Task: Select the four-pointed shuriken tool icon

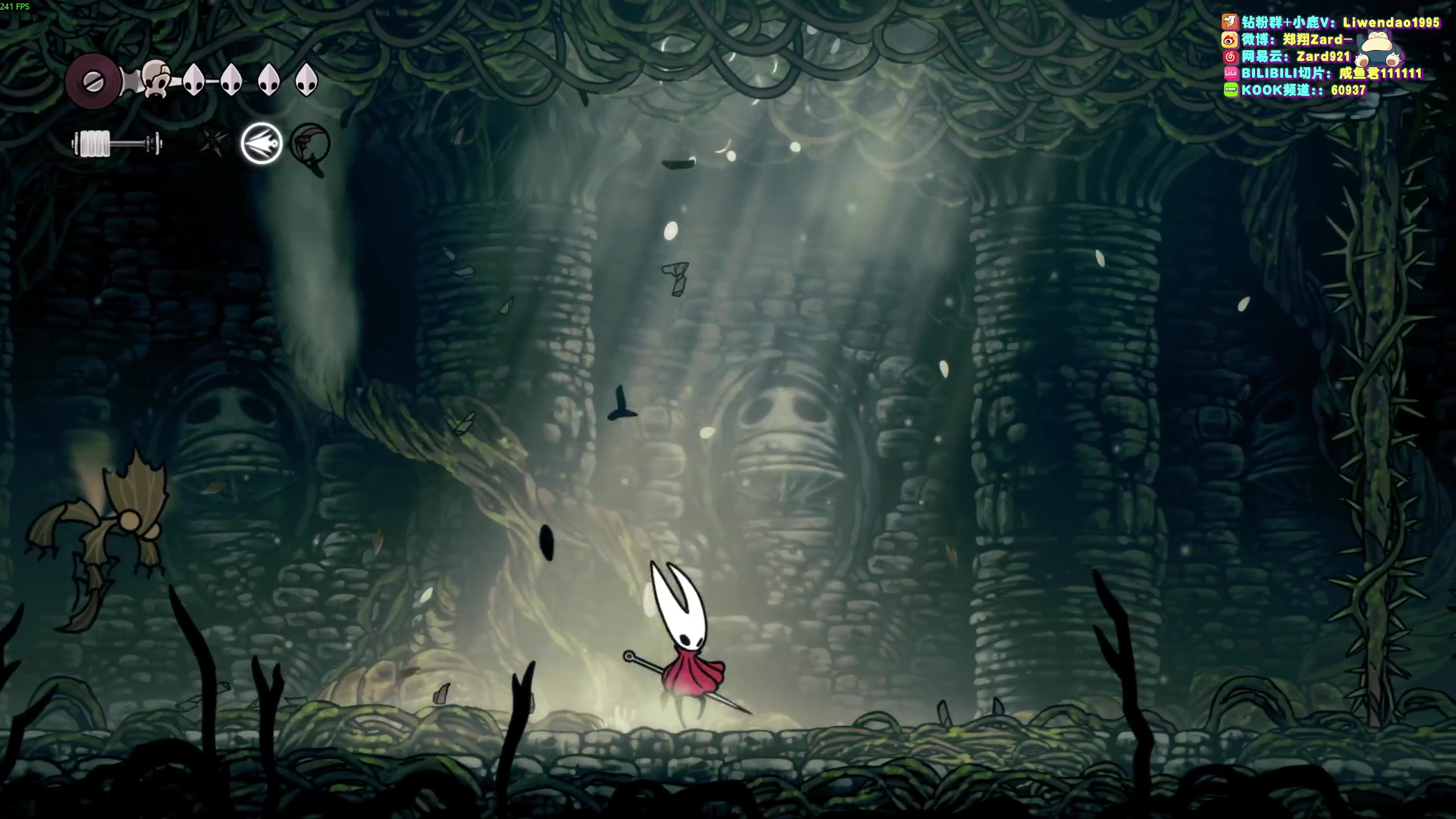Action: tap(214, 142)
